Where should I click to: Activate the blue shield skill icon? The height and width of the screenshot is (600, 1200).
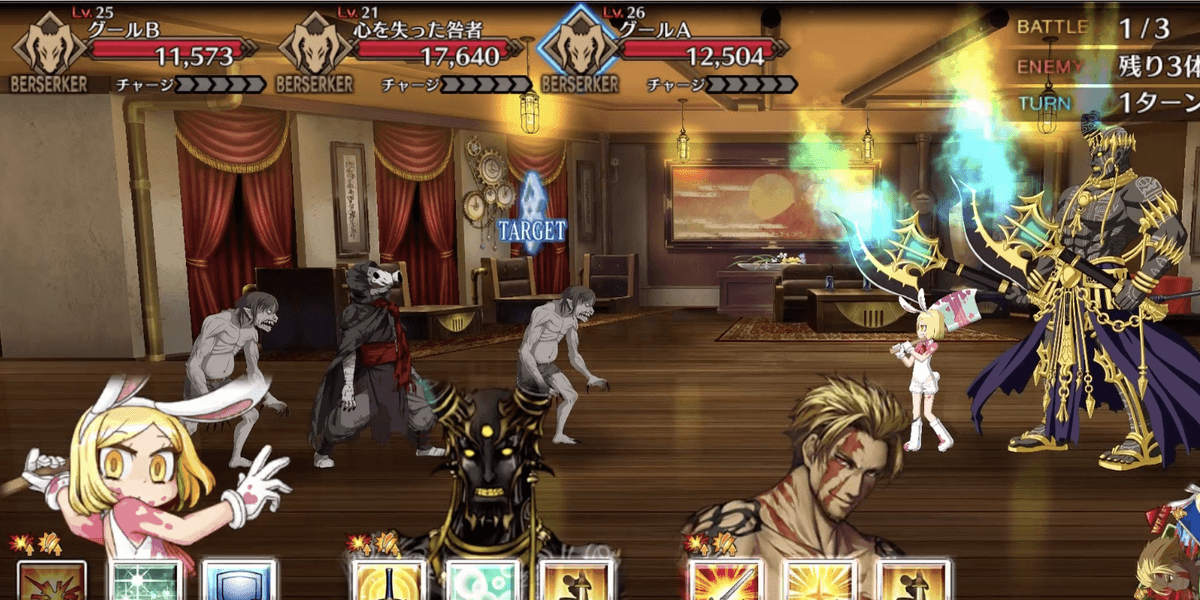238,582
